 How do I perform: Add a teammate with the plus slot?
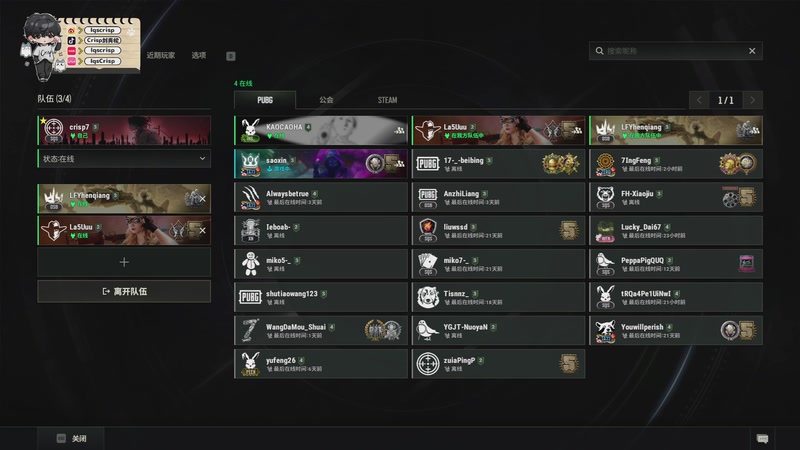(124, 262)
